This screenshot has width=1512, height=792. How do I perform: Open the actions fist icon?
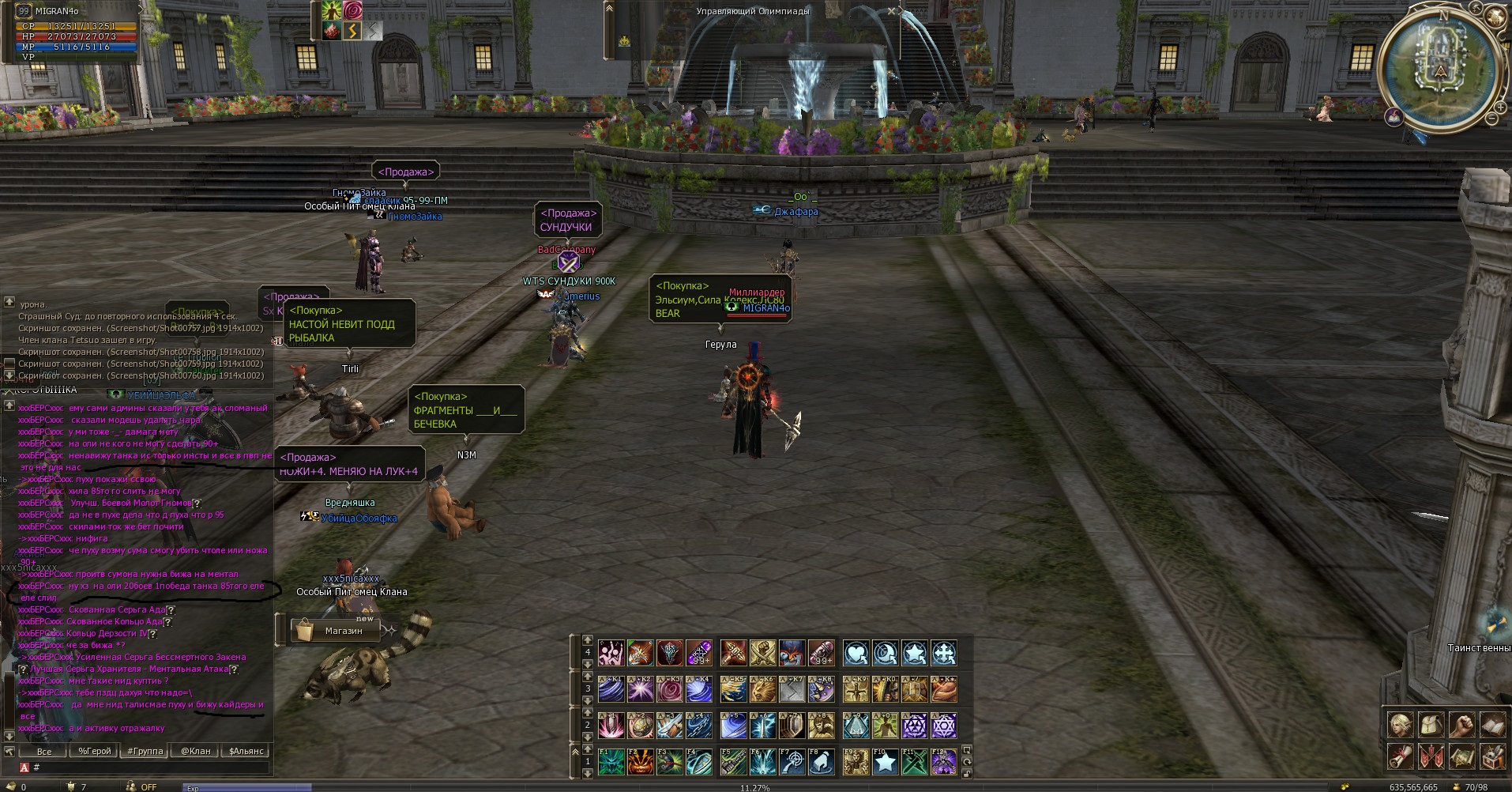[1461, 725]
